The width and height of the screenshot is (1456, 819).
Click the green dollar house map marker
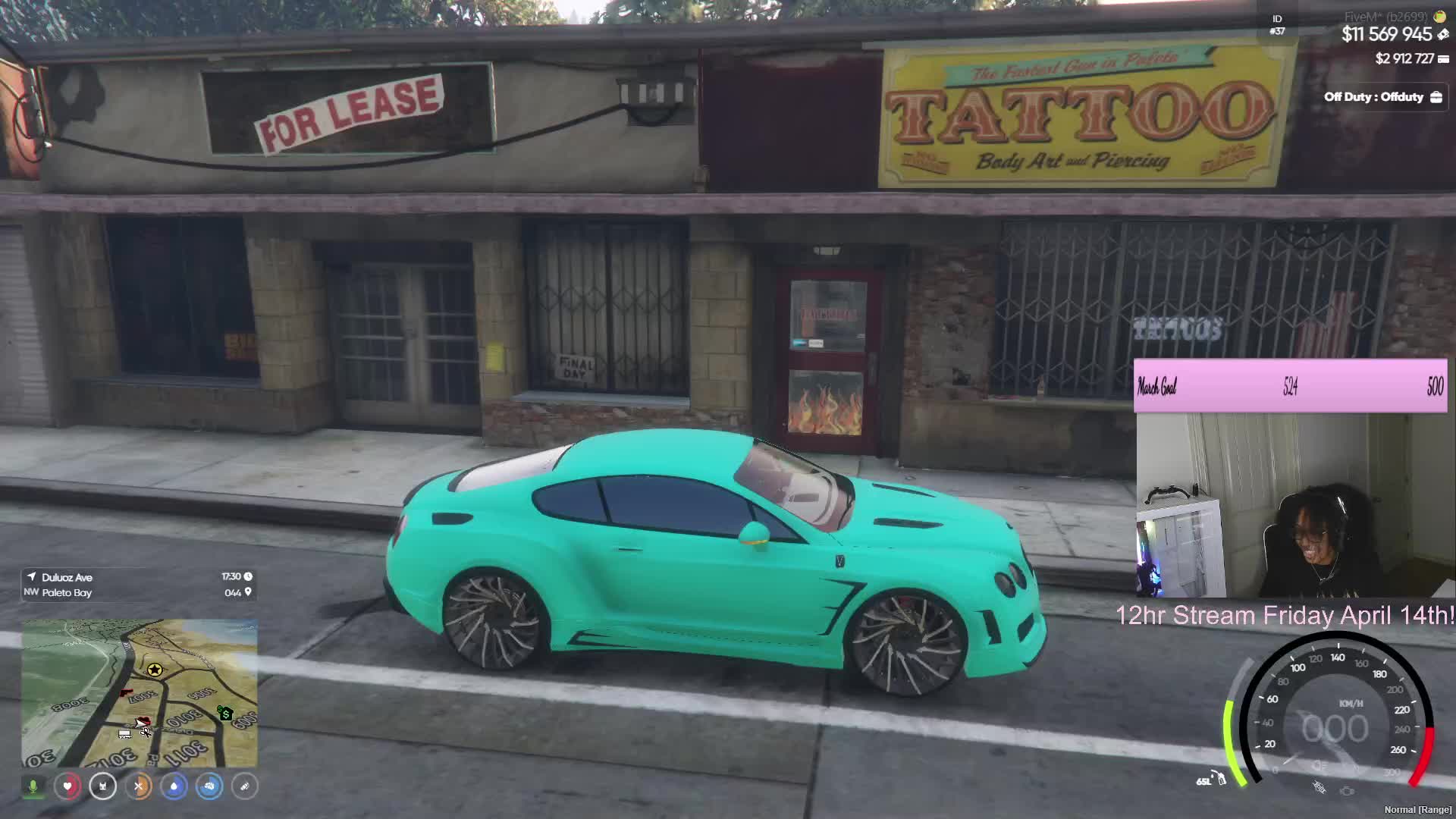tap(225, 714)
